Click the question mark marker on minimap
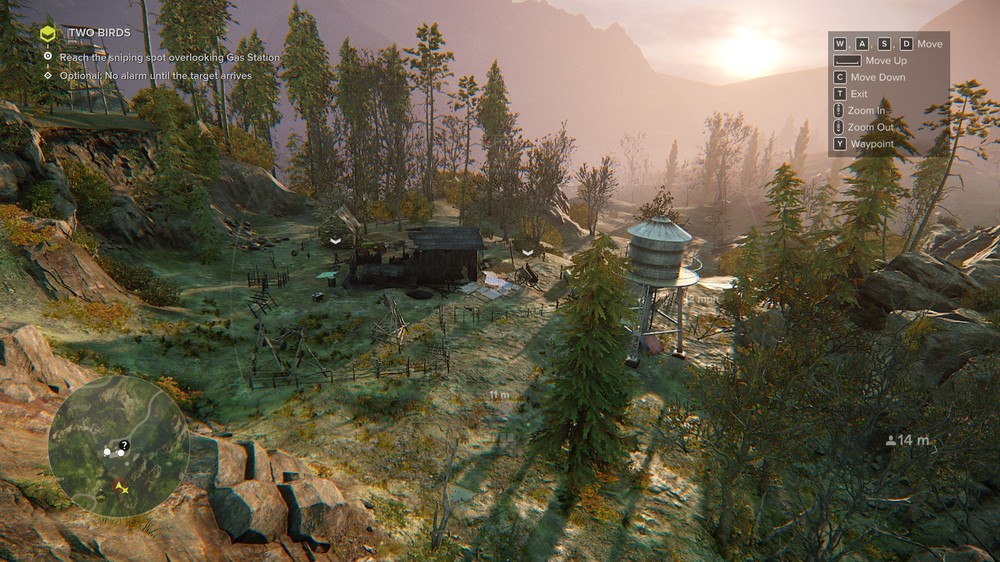 point(124,445)
